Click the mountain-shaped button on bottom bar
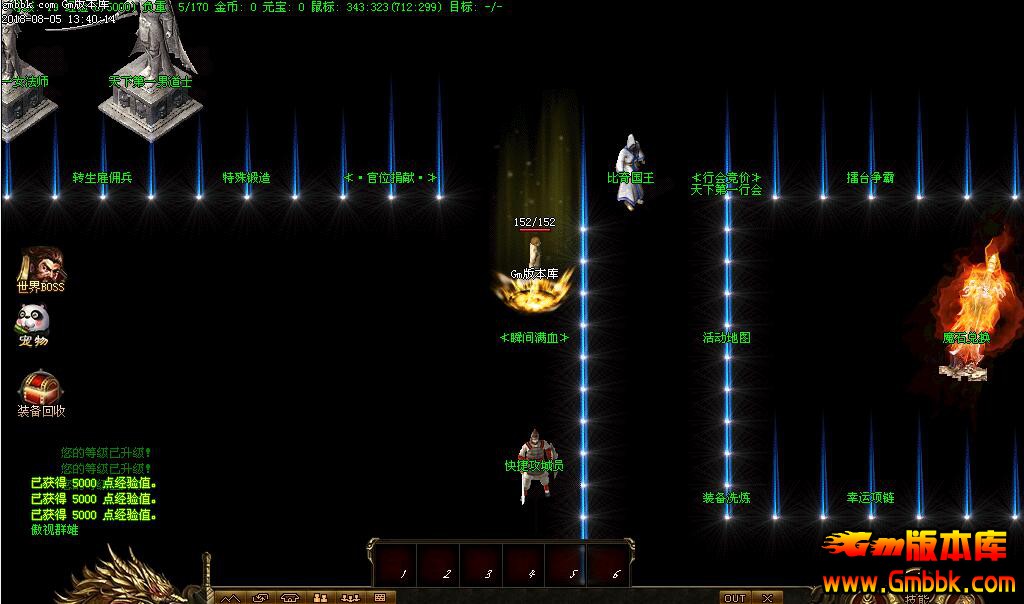Screen dimensions: 1024x604 point(231,598)
